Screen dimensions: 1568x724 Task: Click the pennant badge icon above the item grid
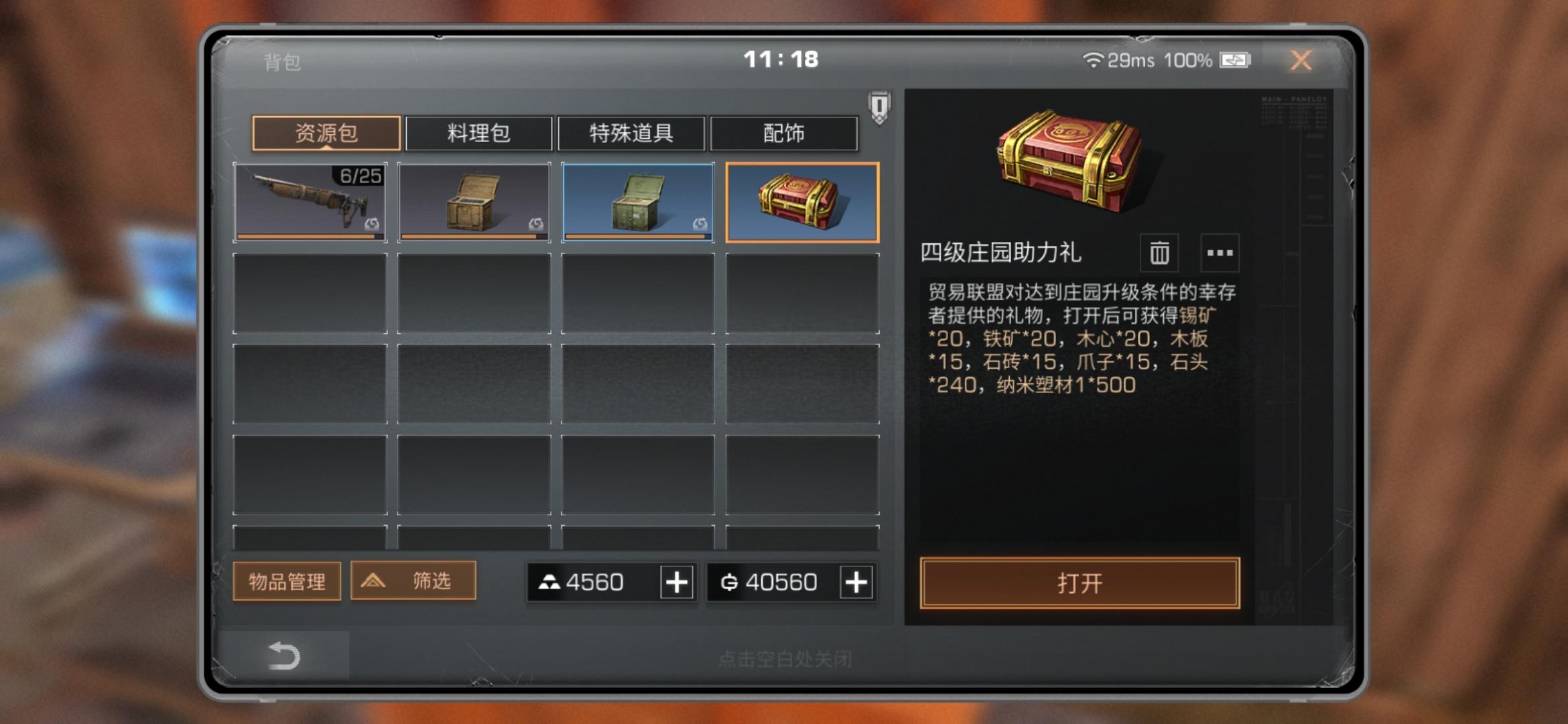coord(878,107)
